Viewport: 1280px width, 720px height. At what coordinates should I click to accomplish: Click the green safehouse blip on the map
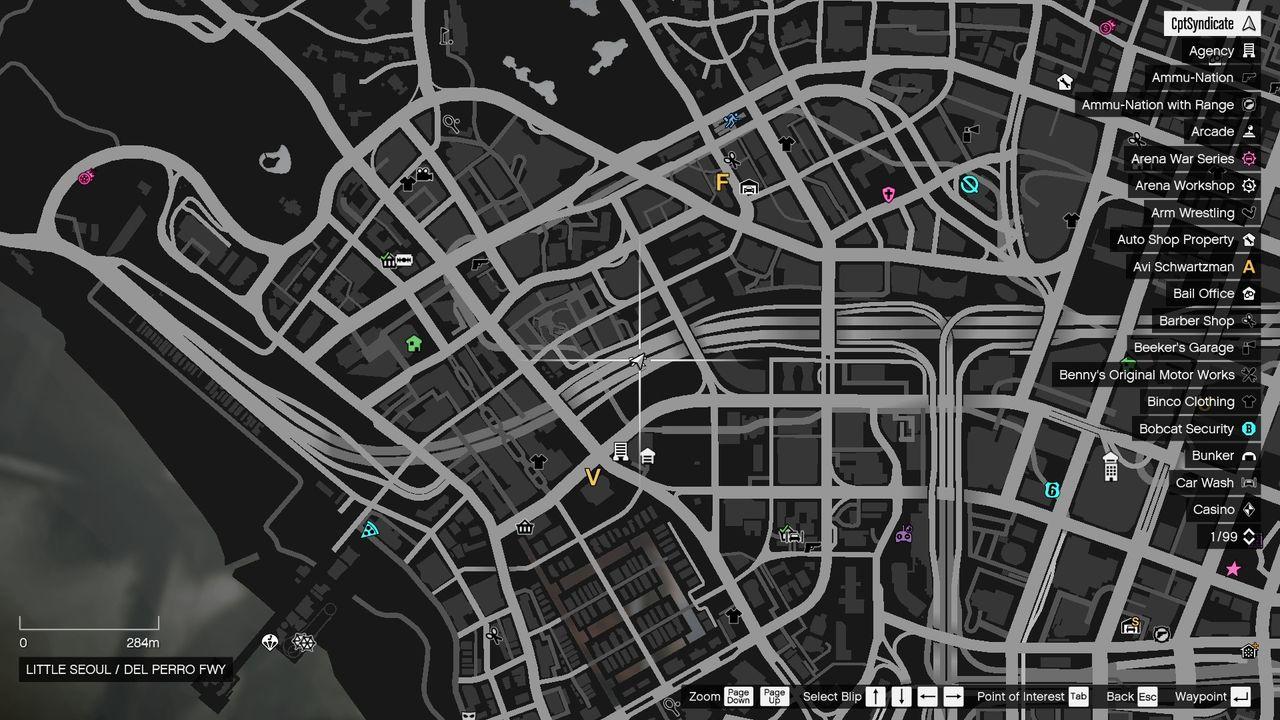(x=414, y=343)
